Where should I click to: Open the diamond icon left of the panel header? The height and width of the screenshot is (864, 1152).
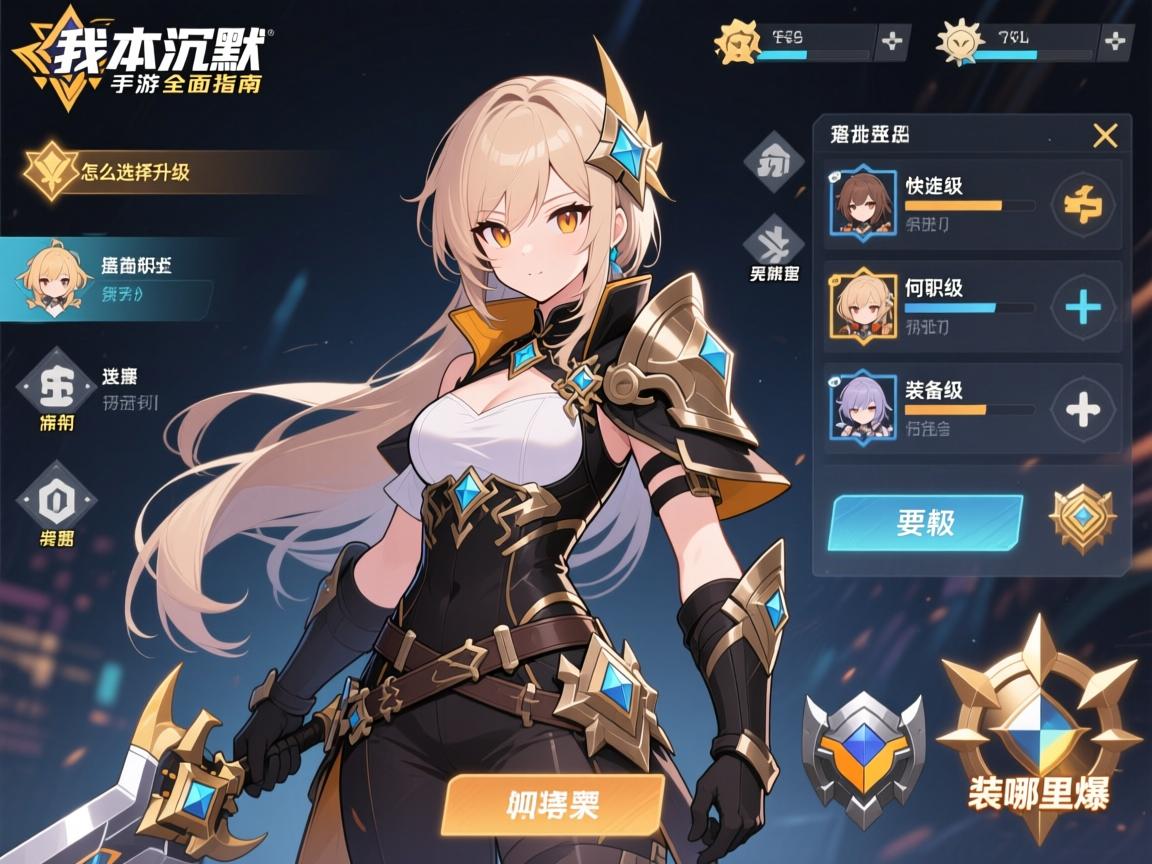click(x=775, y=162)
